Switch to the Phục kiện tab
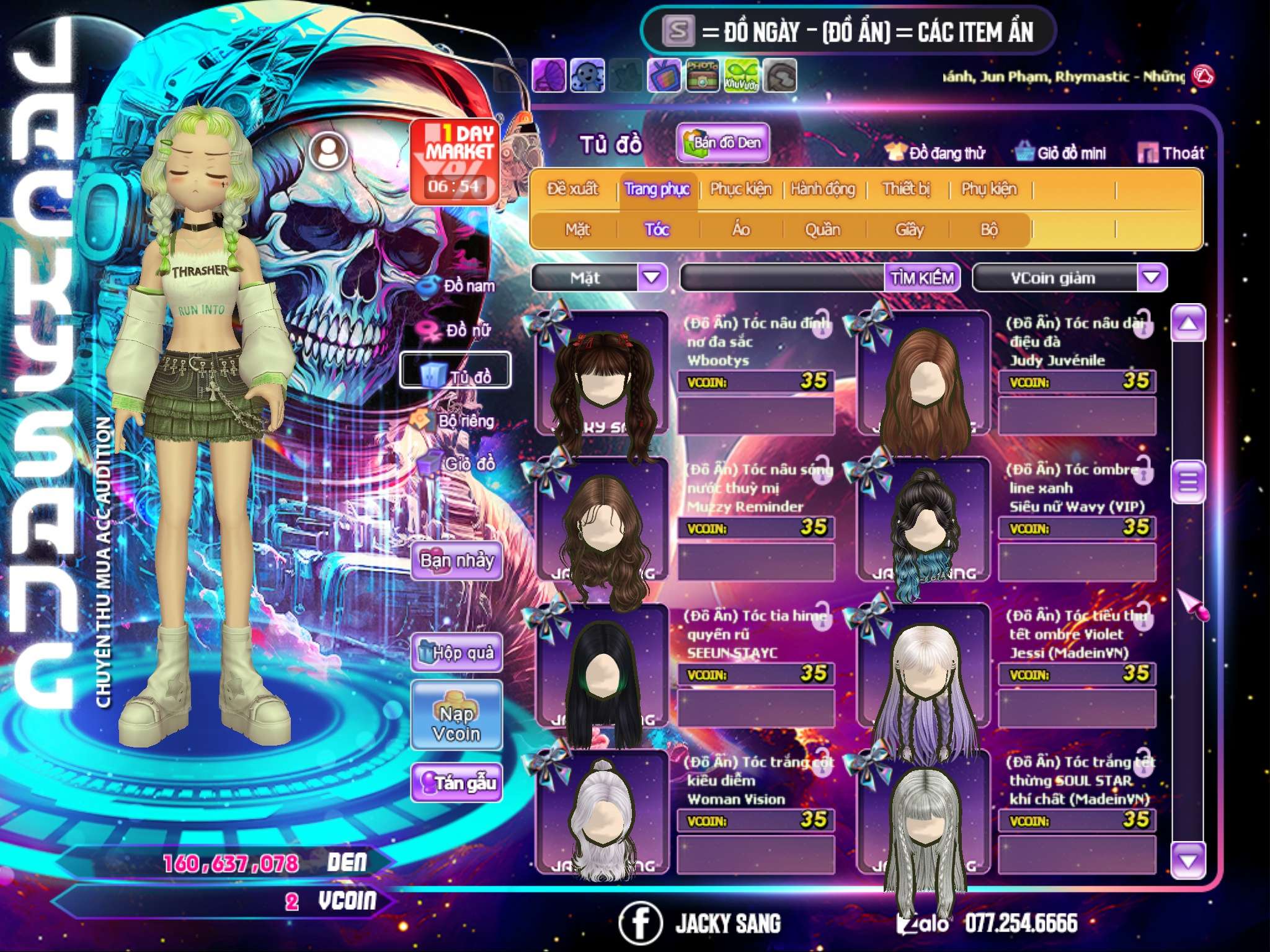Screen dimensions: 1270x952 pos(740,189)
